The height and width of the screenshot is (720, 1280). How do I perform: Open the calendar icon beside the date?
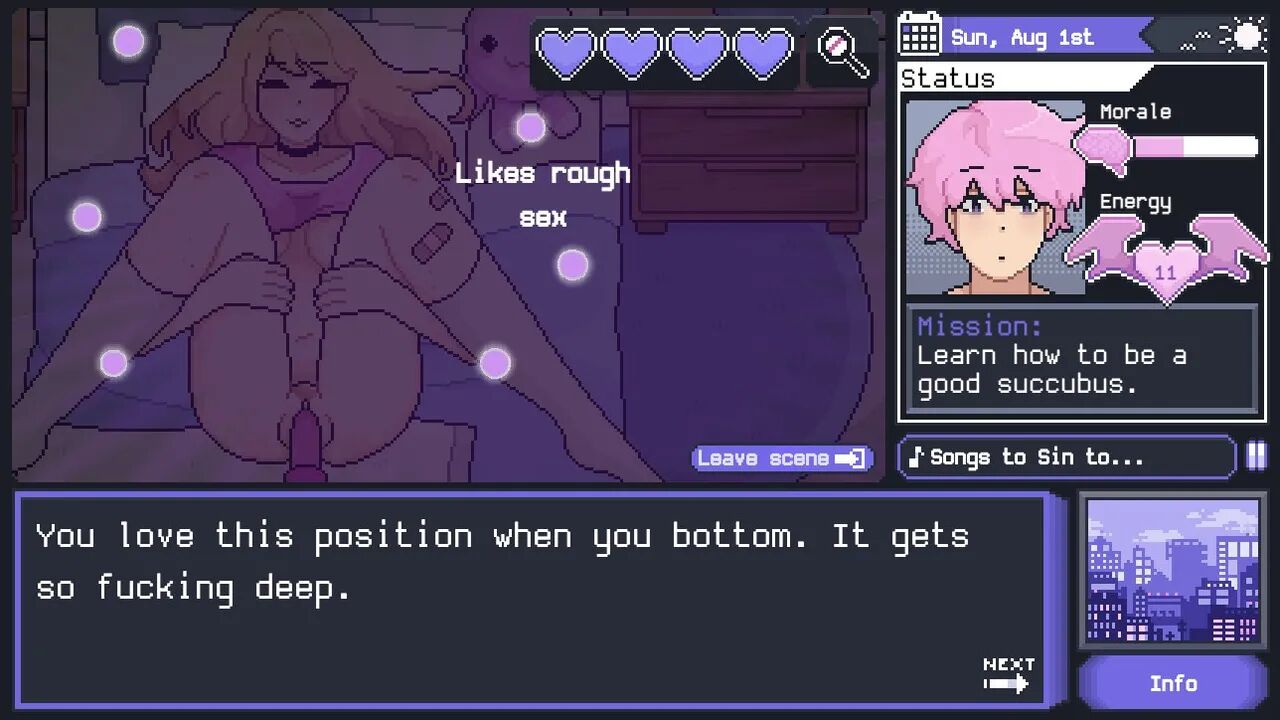pos(919,35)
